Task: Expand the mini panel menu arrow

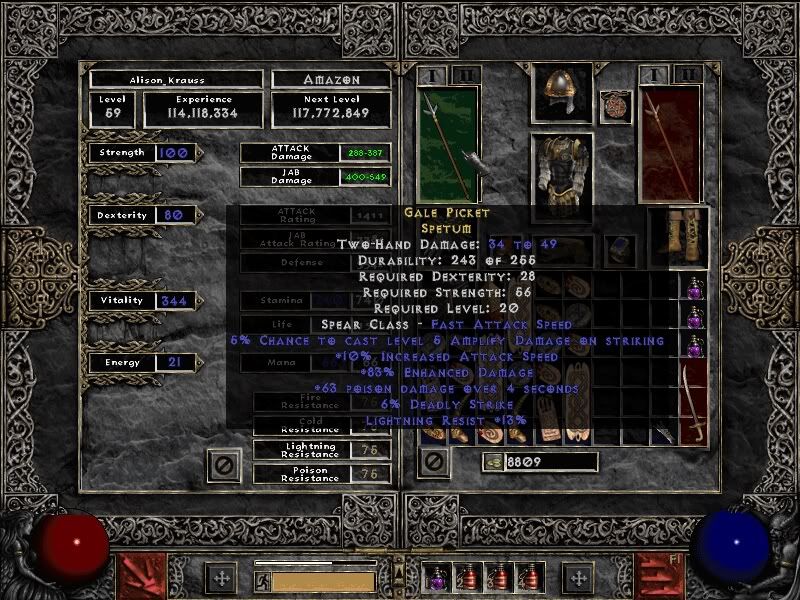Action: tap(401, 577)
